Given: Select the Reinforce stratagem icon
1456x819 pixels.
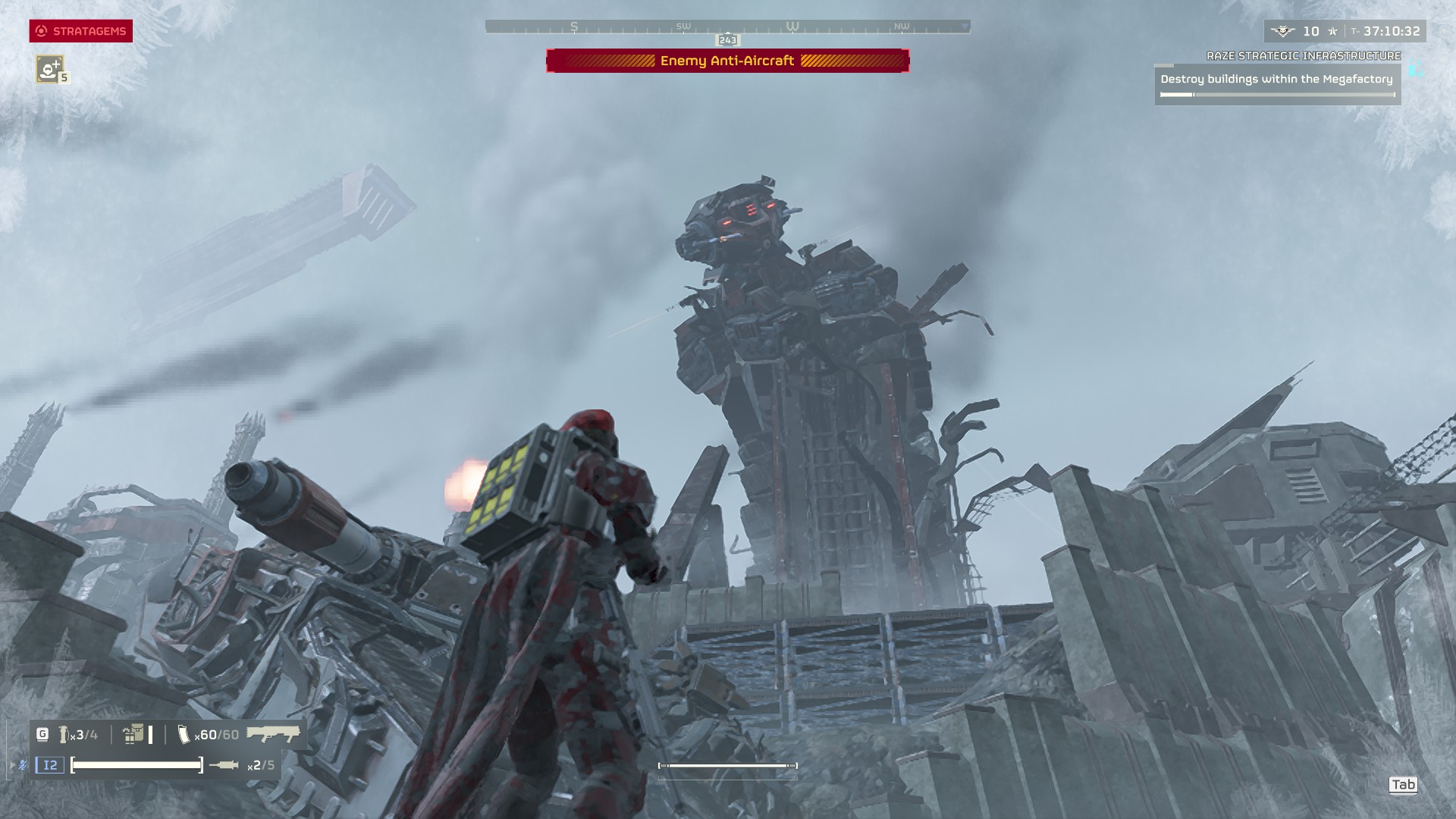Looking at the screenshot, I should [x=50, y=69].
